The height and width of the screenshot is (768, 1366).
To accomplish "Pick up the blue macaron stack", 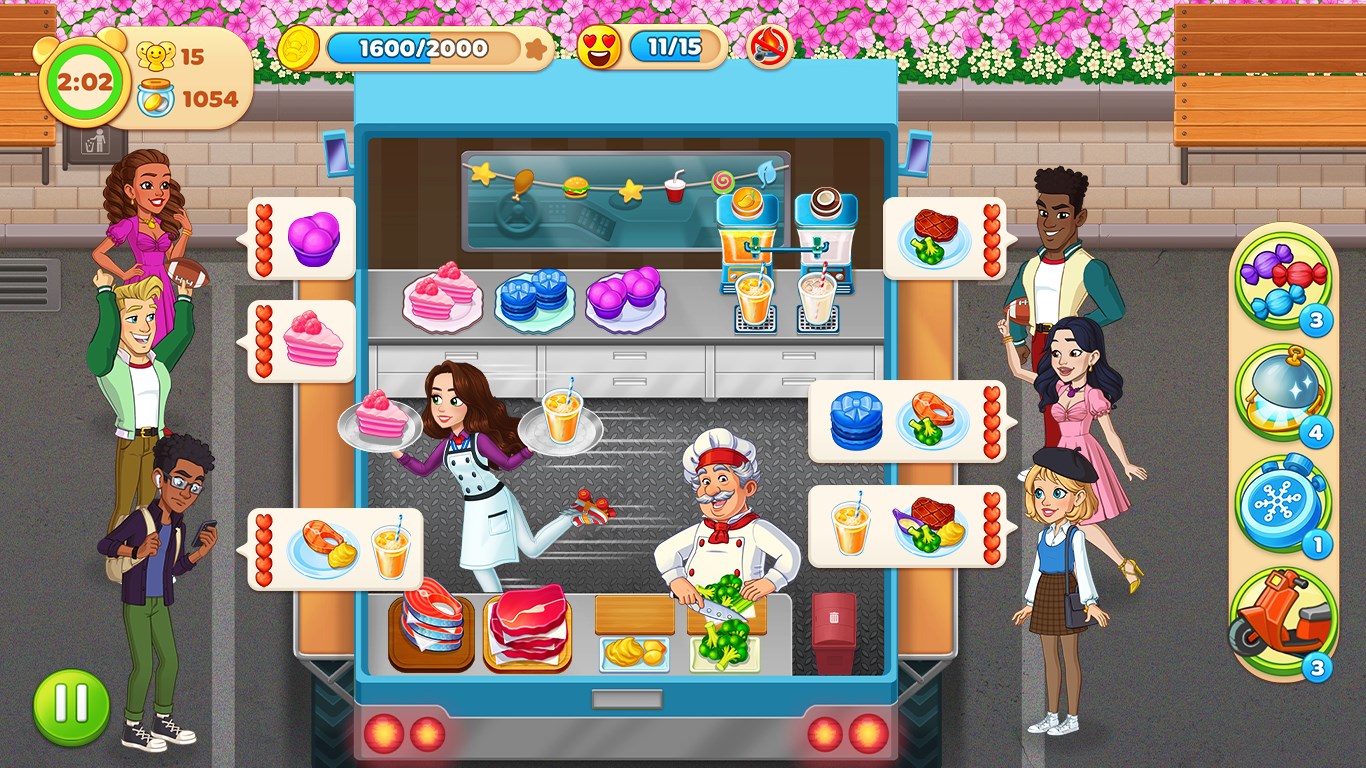I will click(531, 295).
